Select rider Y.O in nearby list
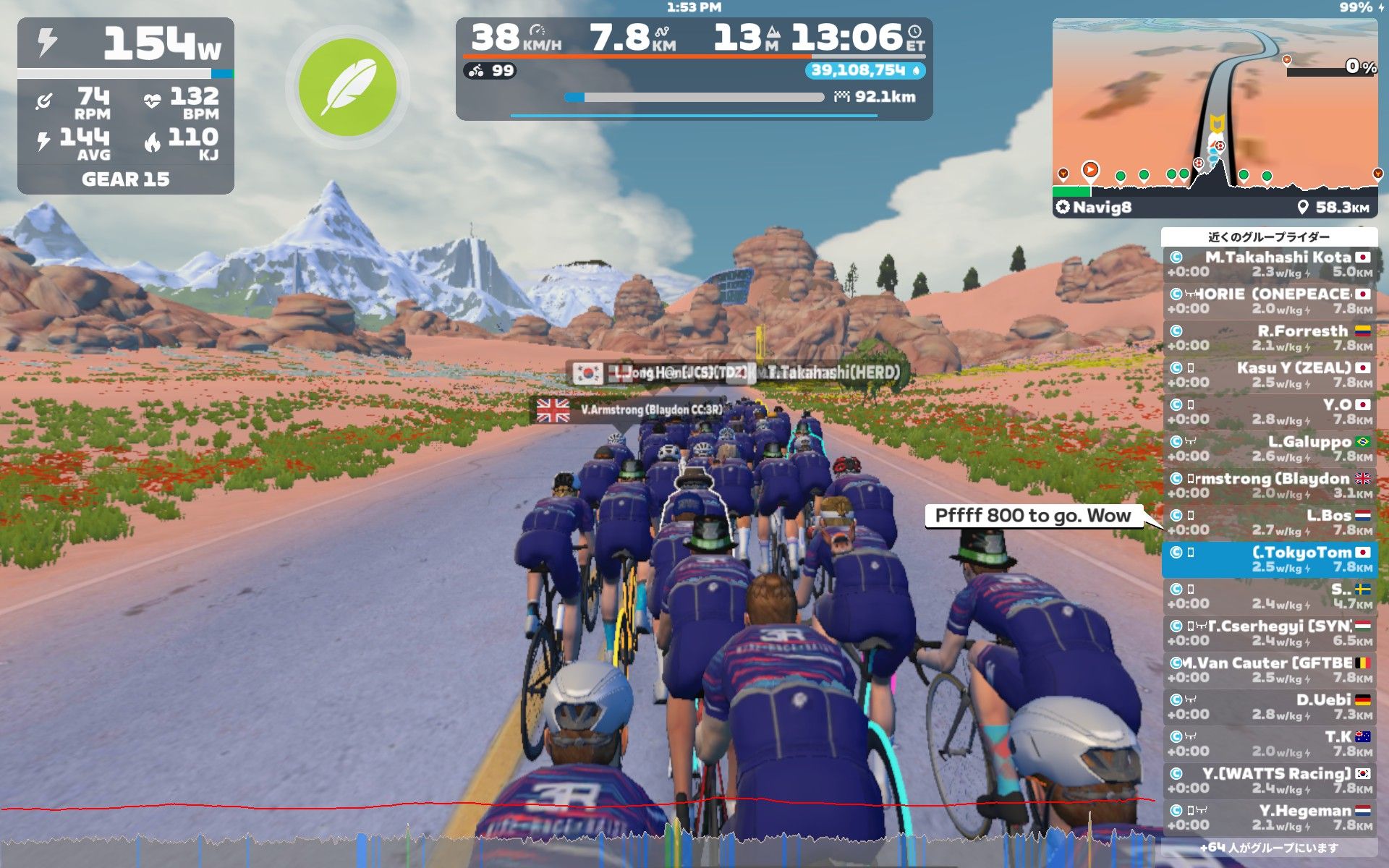The height and width of the screenshot is (868, 1389). click(1270, 412)
